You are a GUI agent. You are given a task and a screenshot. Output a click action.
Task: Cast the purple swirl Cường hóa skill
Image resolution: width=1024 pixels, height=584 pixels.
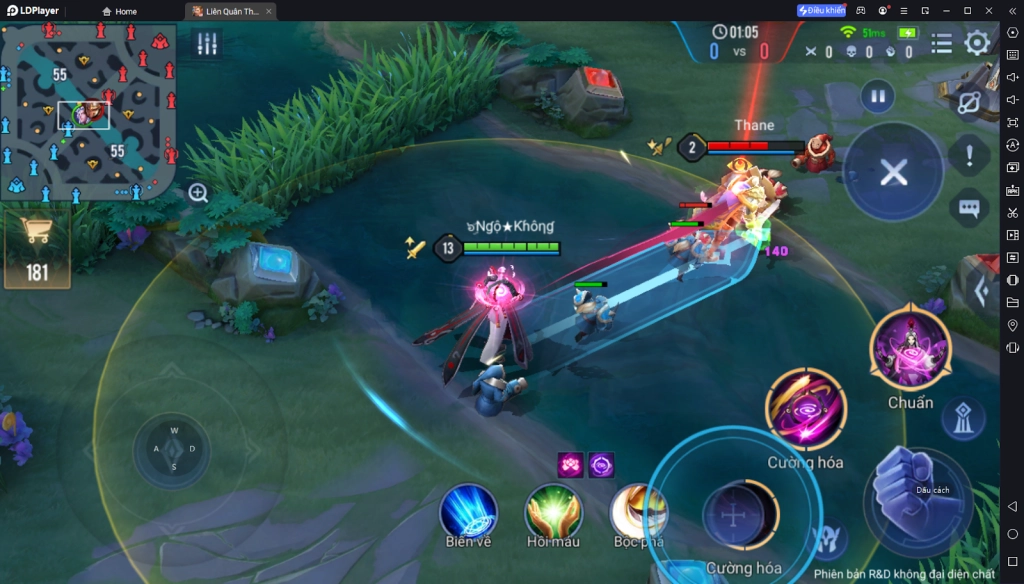point(805,408)
